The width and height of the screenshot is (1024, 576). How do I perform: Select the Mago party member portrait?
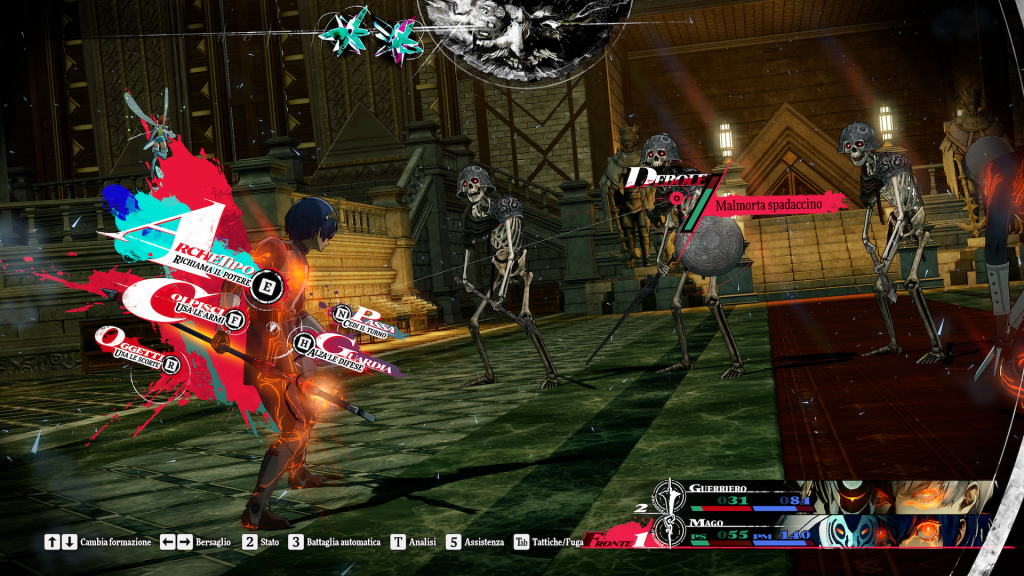click(x=900, y=530)
